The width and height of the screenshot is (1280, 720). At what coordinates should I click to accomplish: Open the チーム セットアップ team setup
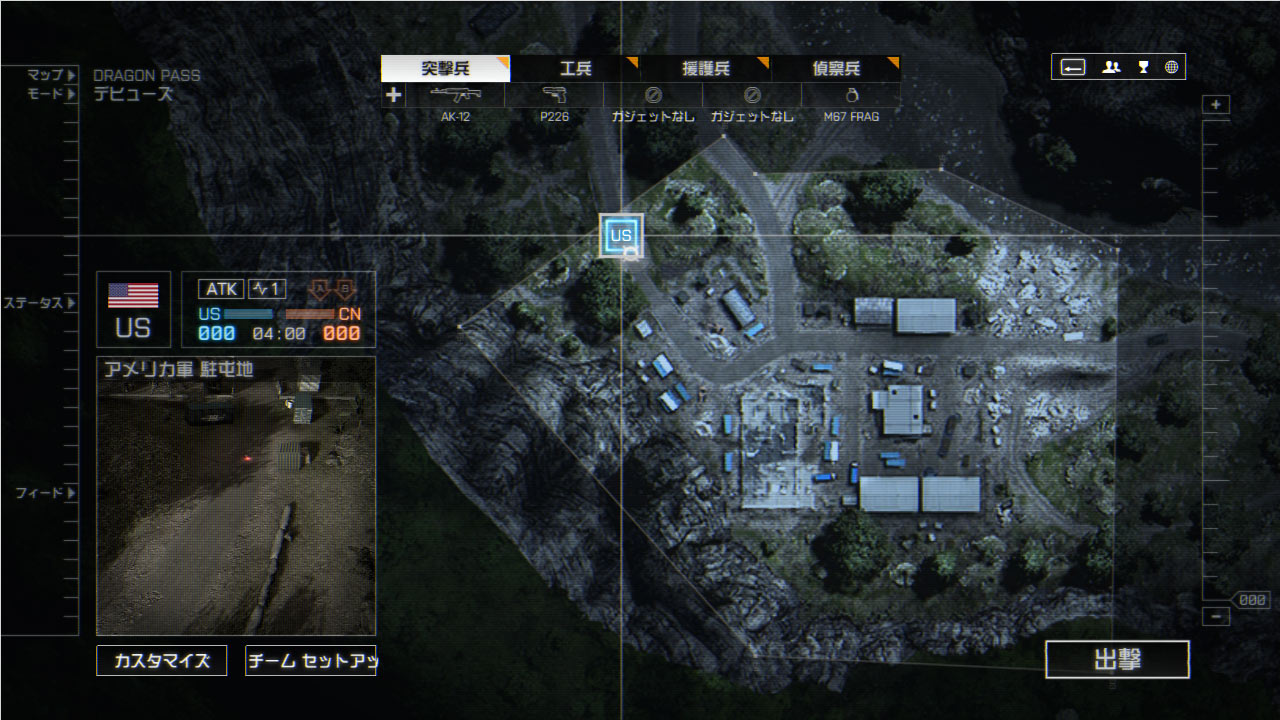click(x=310, y=661)
